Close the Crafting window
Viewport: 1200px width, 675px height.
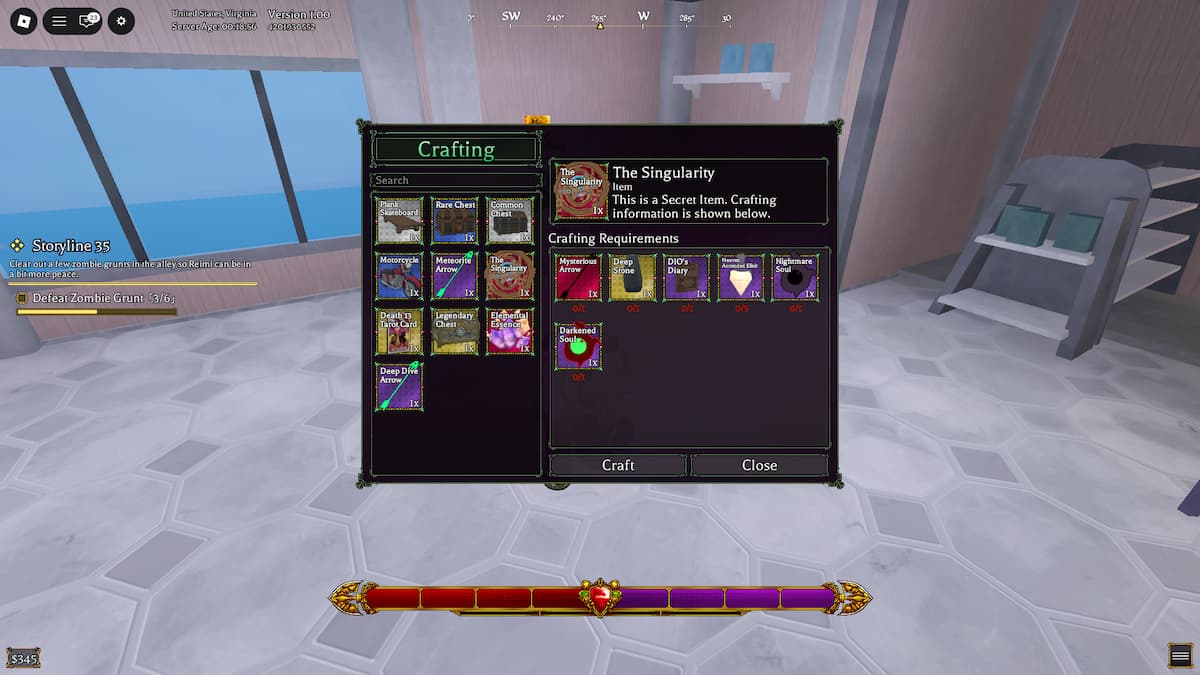(x=759, y=465)
